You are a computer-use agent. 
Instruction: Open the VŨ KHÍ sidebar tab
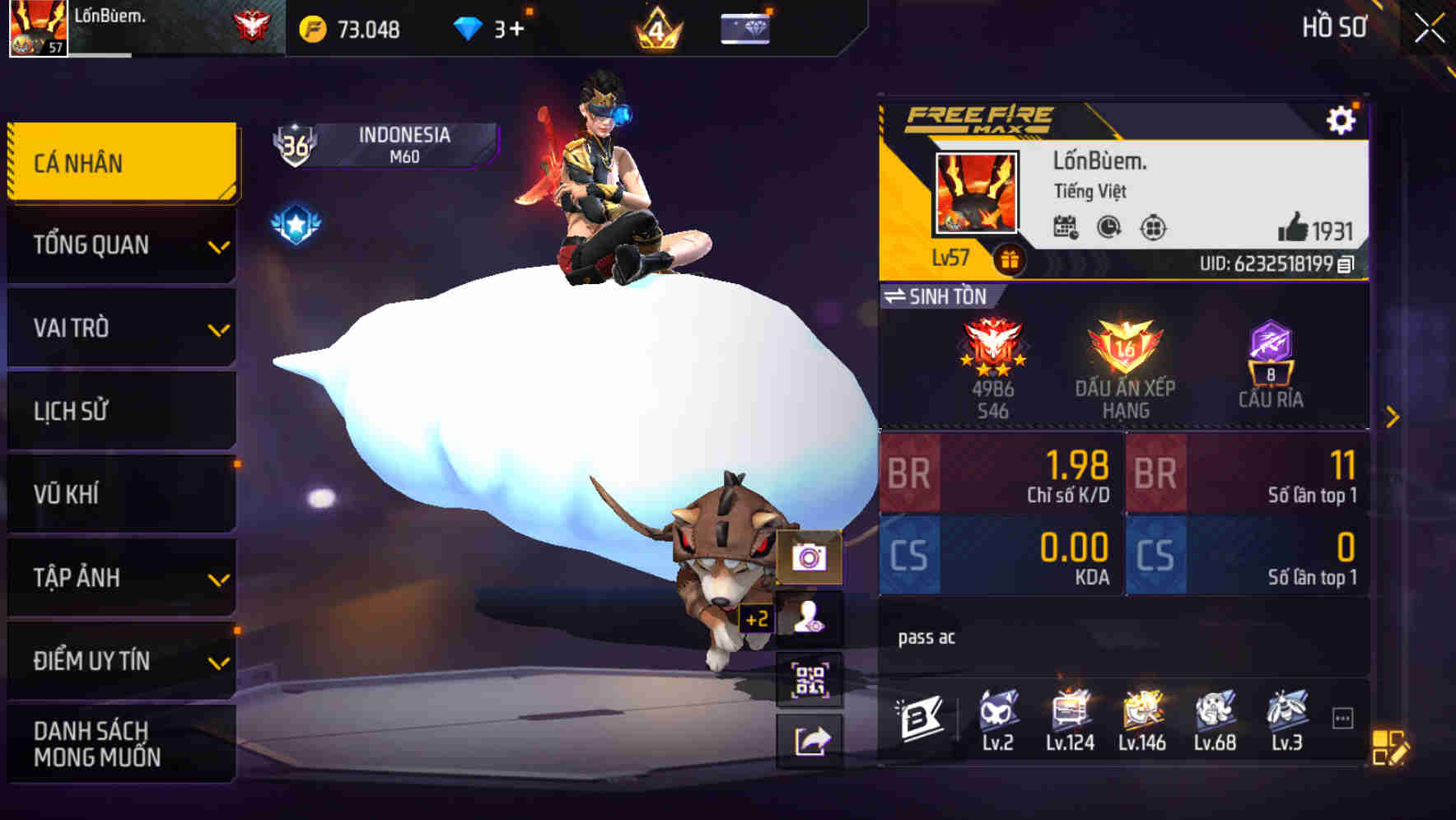121,493
